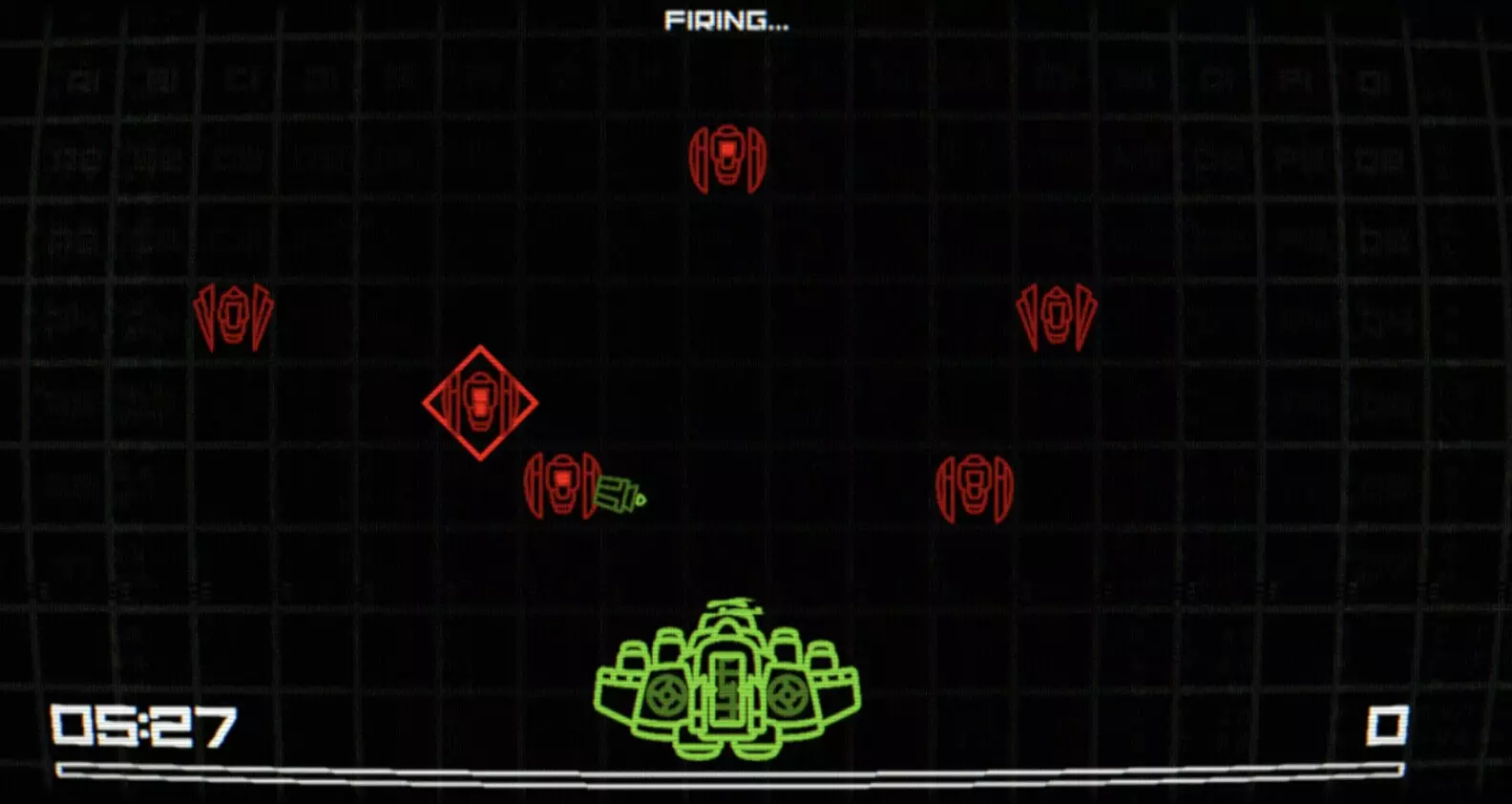Click the green projectile flying toward the enemy
1512x804 pixels.
(620, 495)
